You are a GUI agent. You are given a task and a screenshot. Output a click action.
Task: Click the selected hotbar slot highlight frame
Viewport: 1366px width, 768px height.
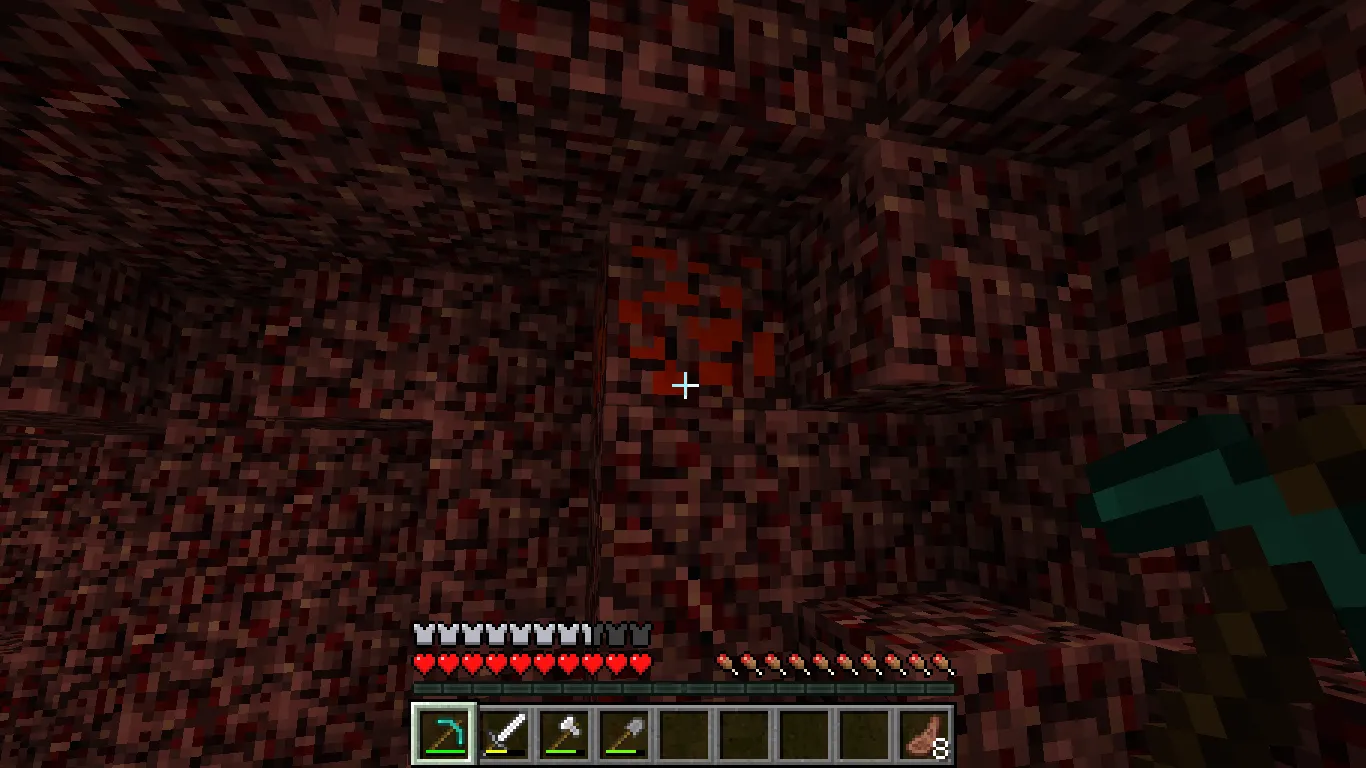pos(441,732)
